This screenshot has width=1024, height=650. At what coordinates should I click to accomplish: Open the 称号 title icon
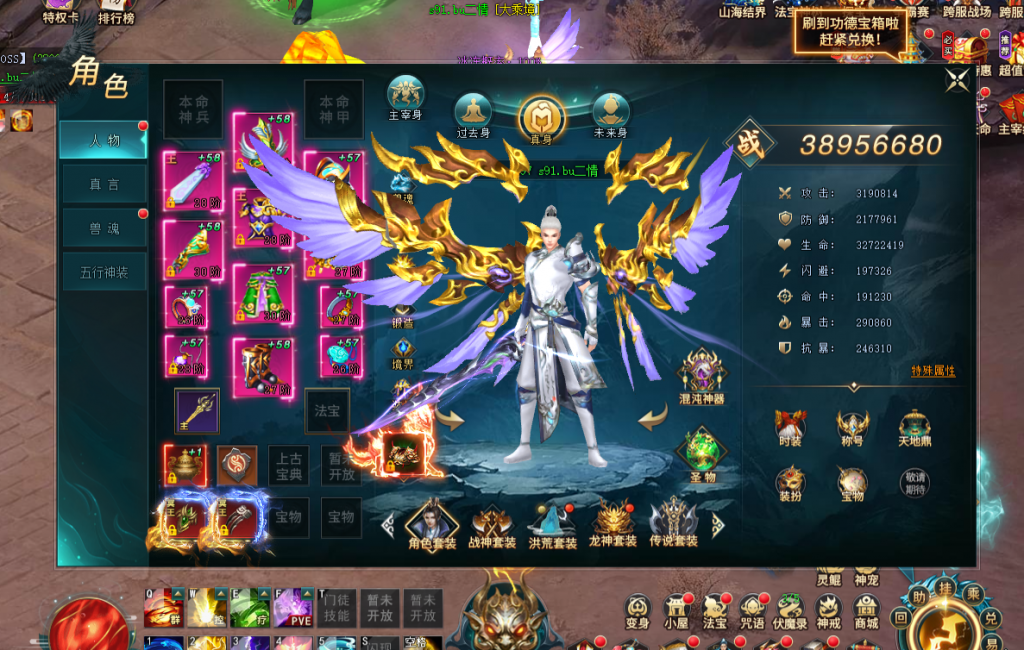852,427
